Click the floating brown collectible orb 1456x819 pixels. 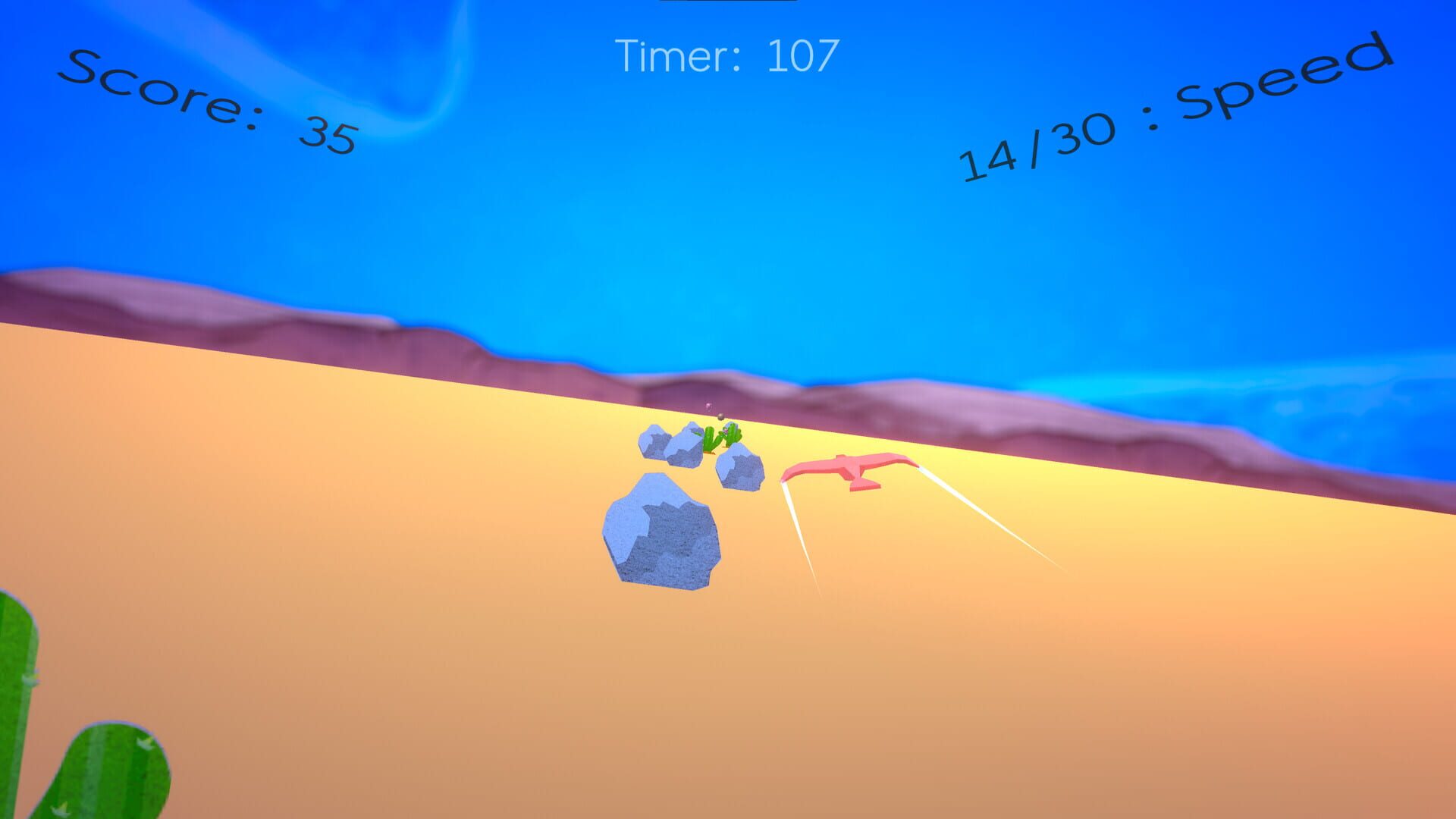720,417
